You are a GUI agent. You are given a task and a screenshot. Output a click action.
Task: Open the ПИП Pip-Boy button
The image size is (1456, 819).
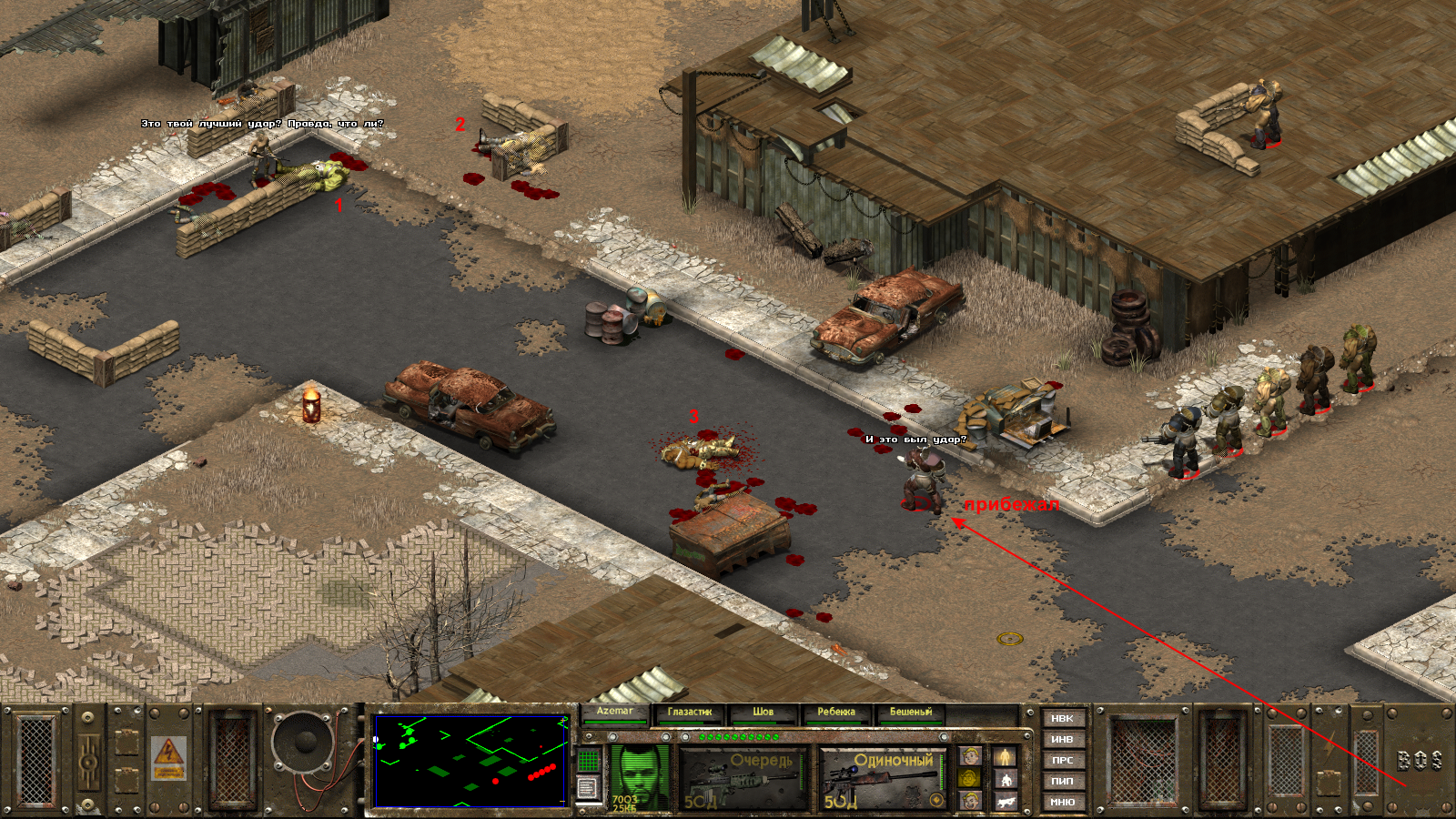coord(1062,781)
